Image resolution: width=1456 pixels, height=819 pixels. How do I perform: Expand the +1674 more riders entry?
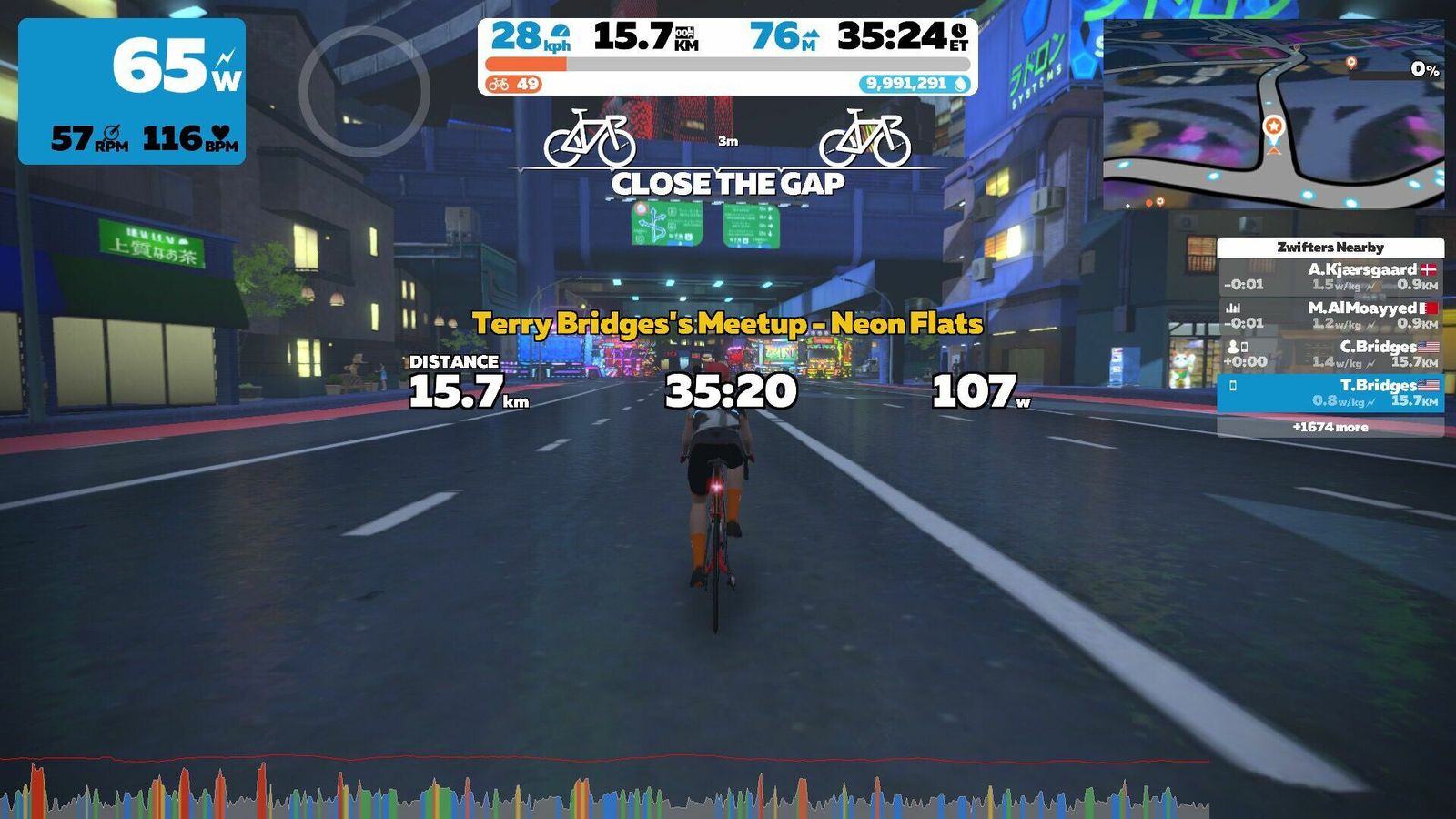pyautogui.click(x=1330, y=427)
